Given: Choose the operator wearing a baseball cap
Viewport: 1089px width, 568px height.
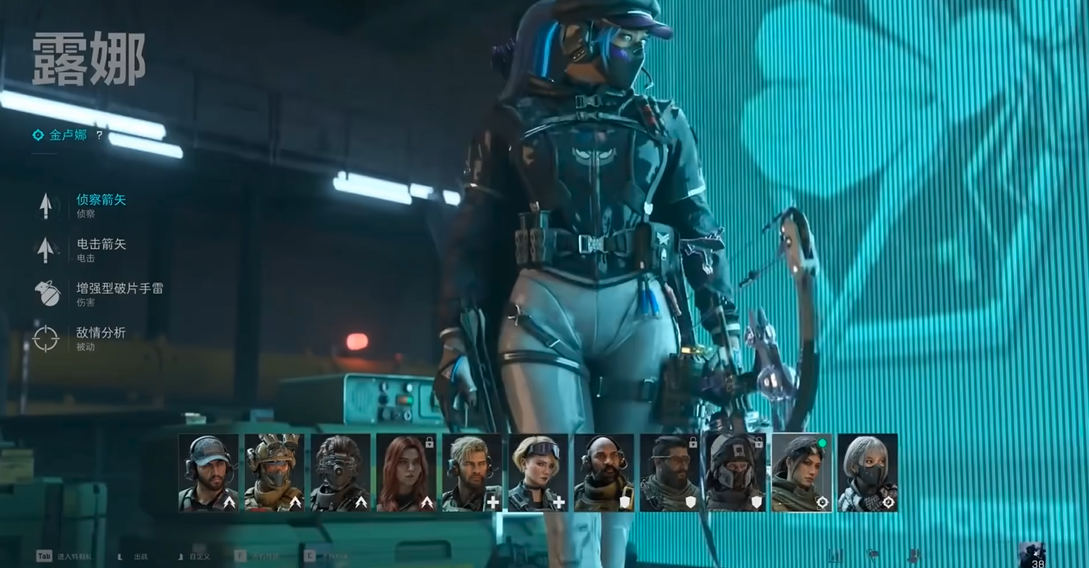Looking at the screenshot, I should click(208, 473).
